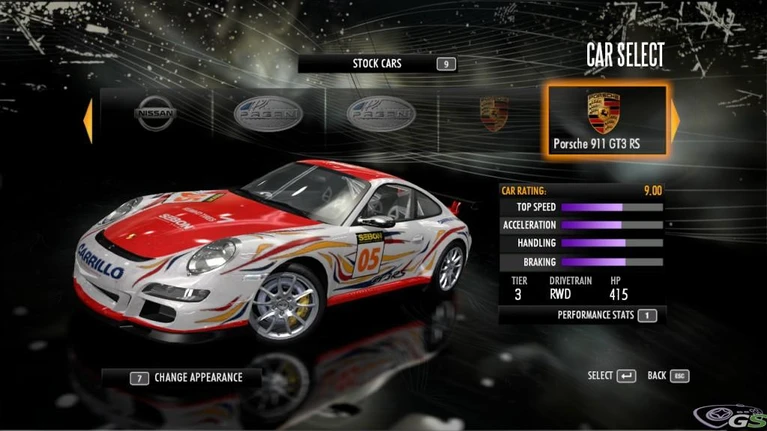This screenshot has width=767, height=431.
Task: Go Back from car select
Action: coord(669,376)
